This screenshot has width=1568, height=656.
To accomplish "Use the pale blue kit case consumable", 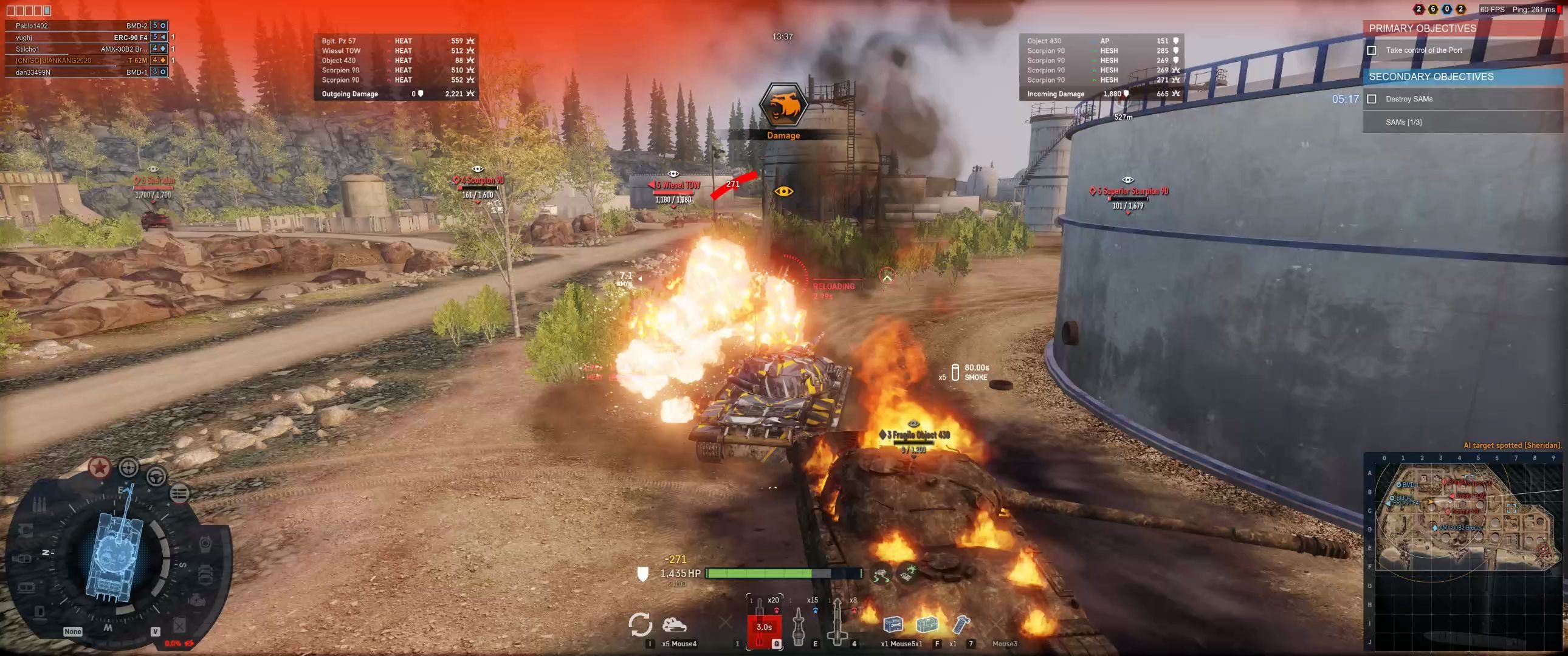I will 926,624.
